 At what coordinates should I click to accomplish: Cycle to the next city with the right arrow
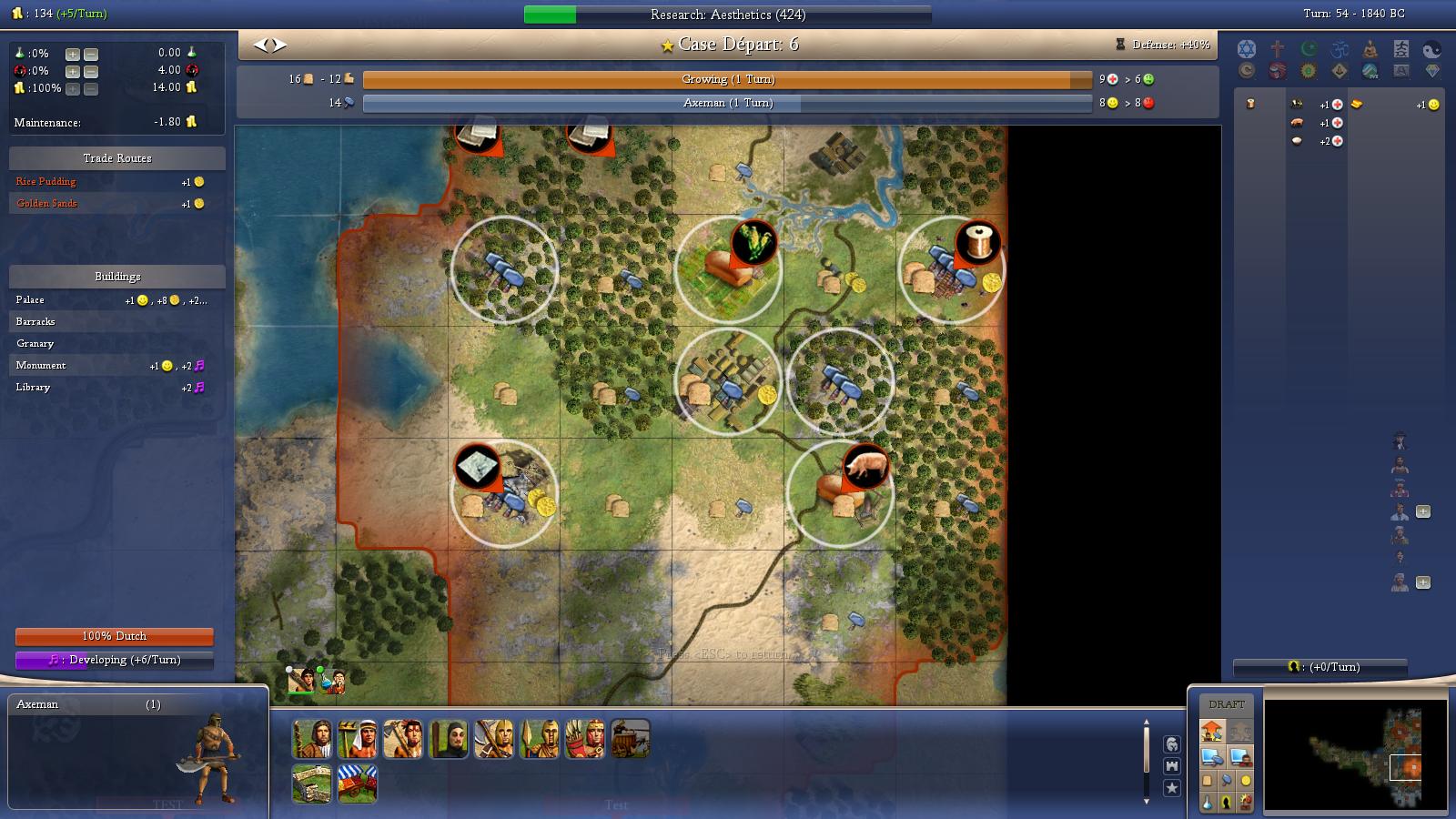tap(280, 45)
